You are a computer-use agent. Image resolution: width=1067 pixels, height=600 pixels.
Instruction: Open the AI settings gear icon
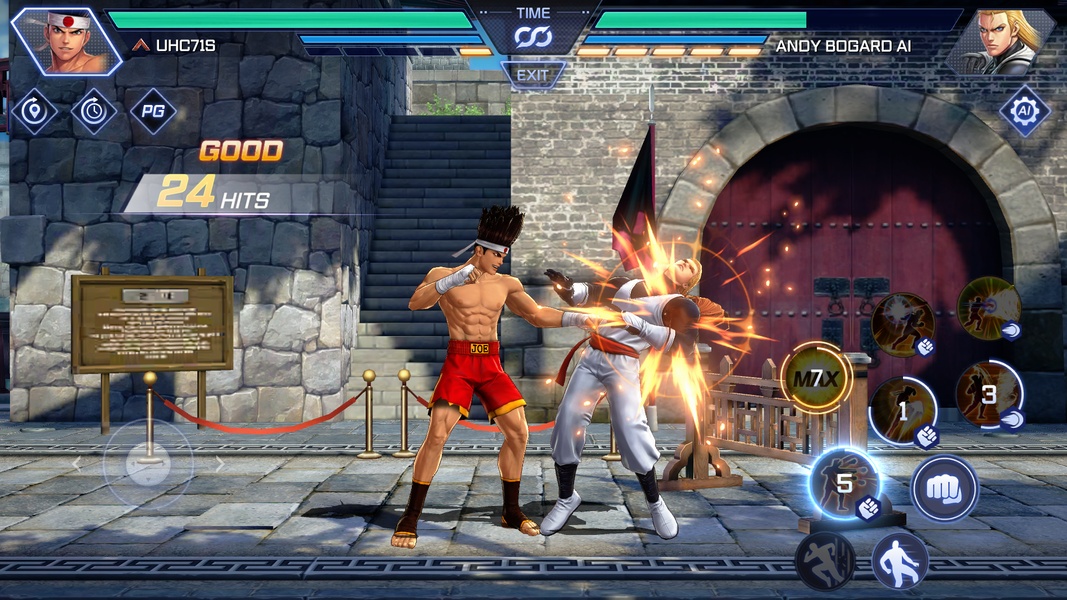pos(1024,110)
